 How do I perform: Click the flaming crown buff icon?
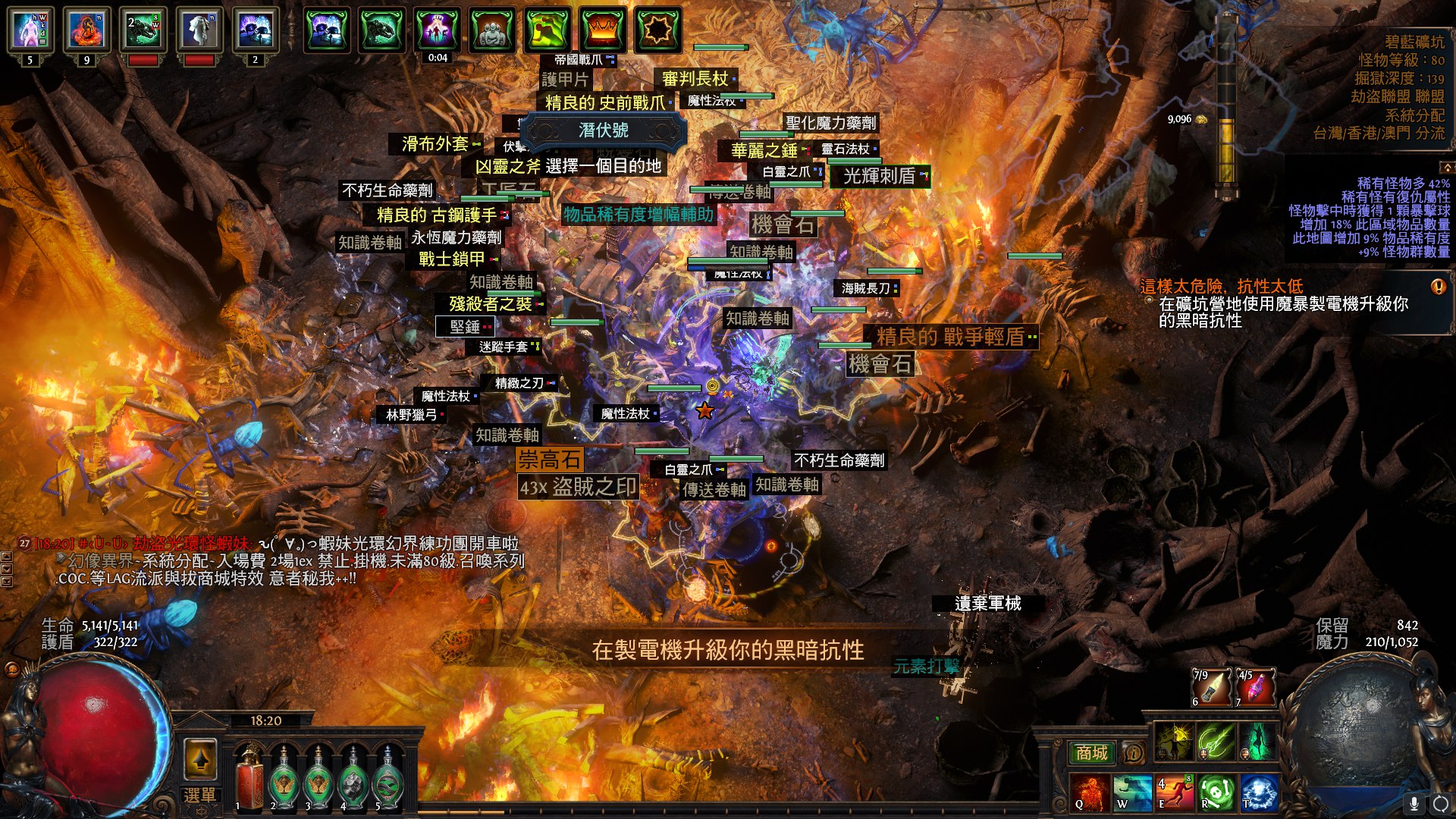click(603, 30)
